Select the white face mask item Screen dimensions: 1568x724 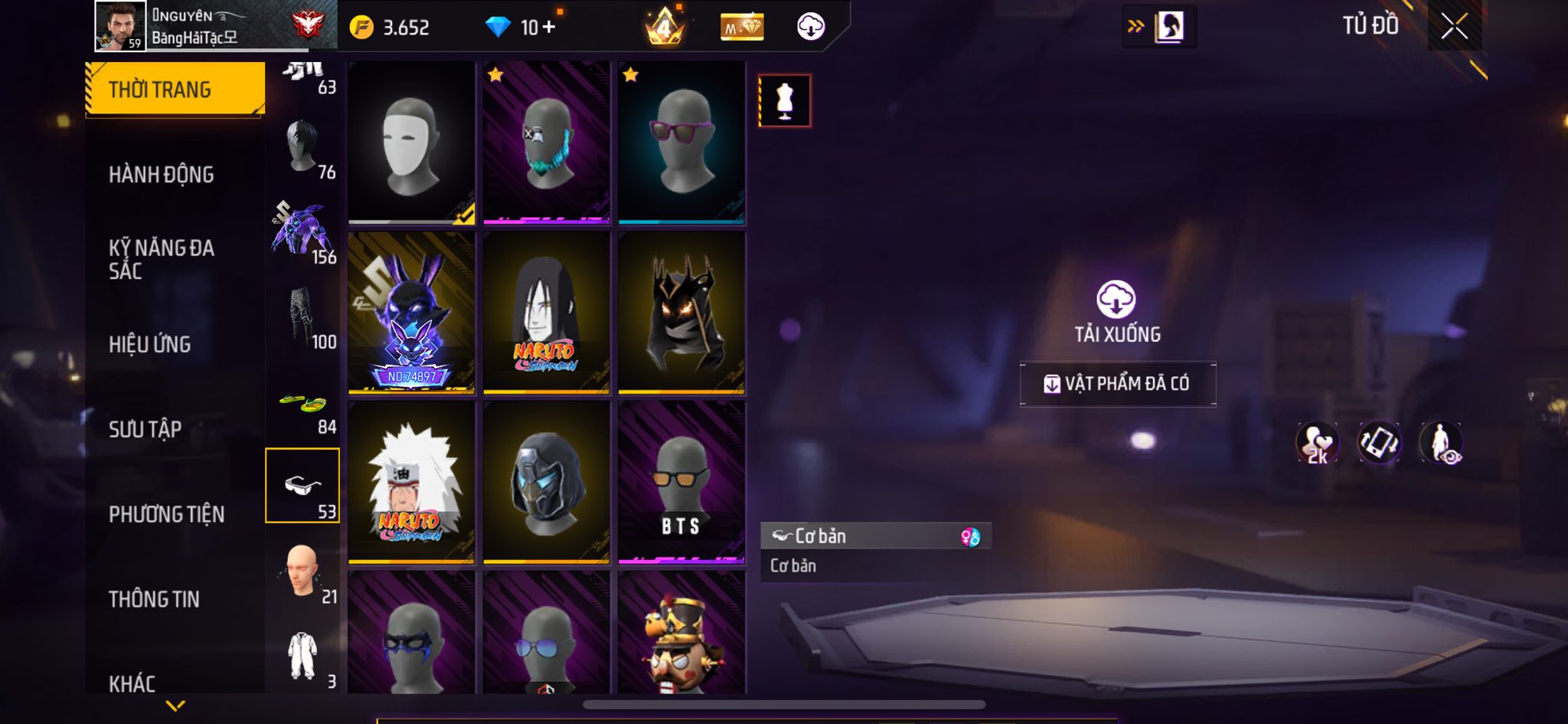(x=412, y=143)
